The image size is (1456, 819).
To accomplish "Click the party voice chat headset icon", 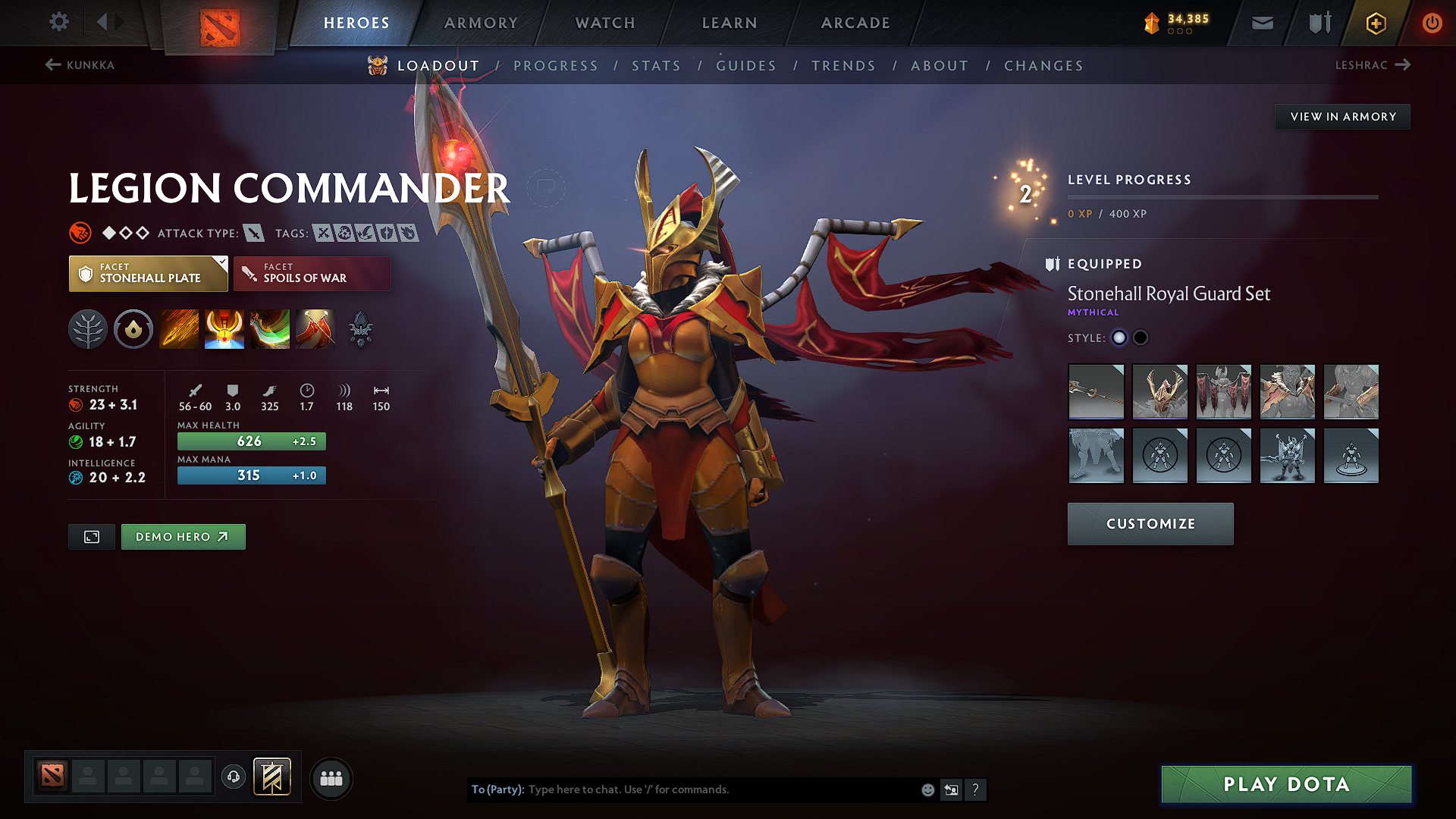I will (x=234, y=778).
